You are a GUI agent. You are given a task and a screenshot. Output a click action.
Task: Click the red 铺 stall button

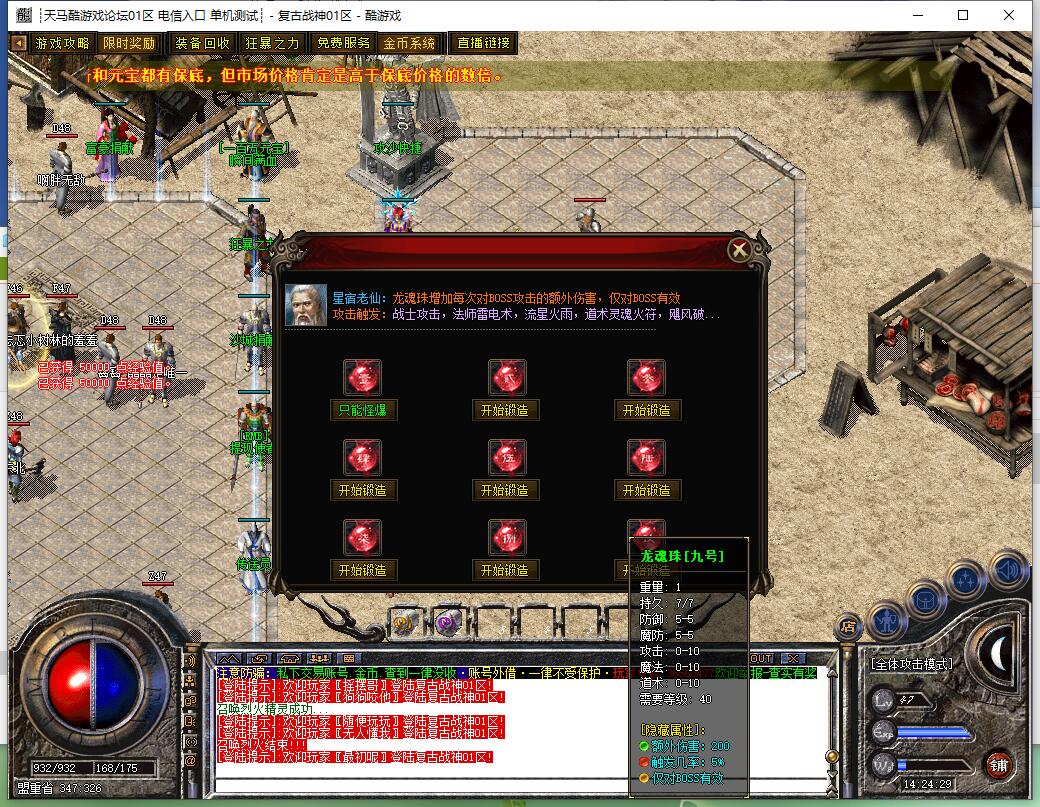click(998, 765)
